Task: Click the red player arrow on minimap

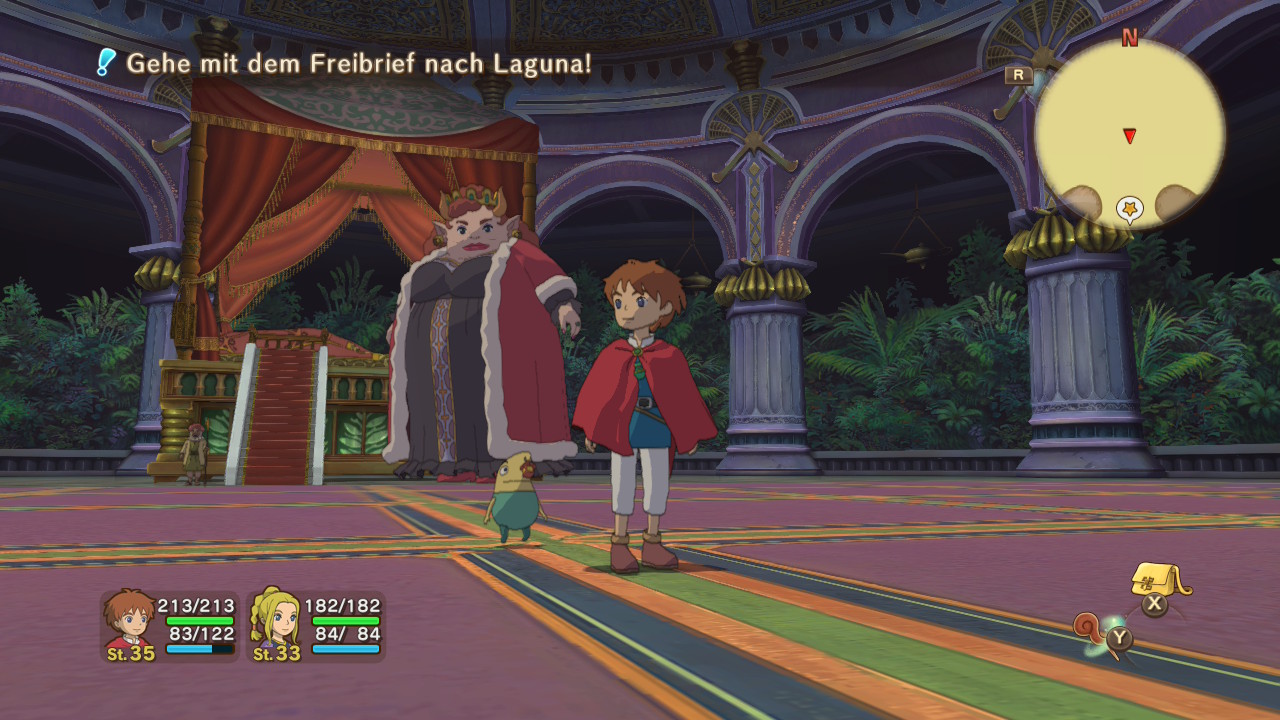Action: click(x=1129, y=135)
